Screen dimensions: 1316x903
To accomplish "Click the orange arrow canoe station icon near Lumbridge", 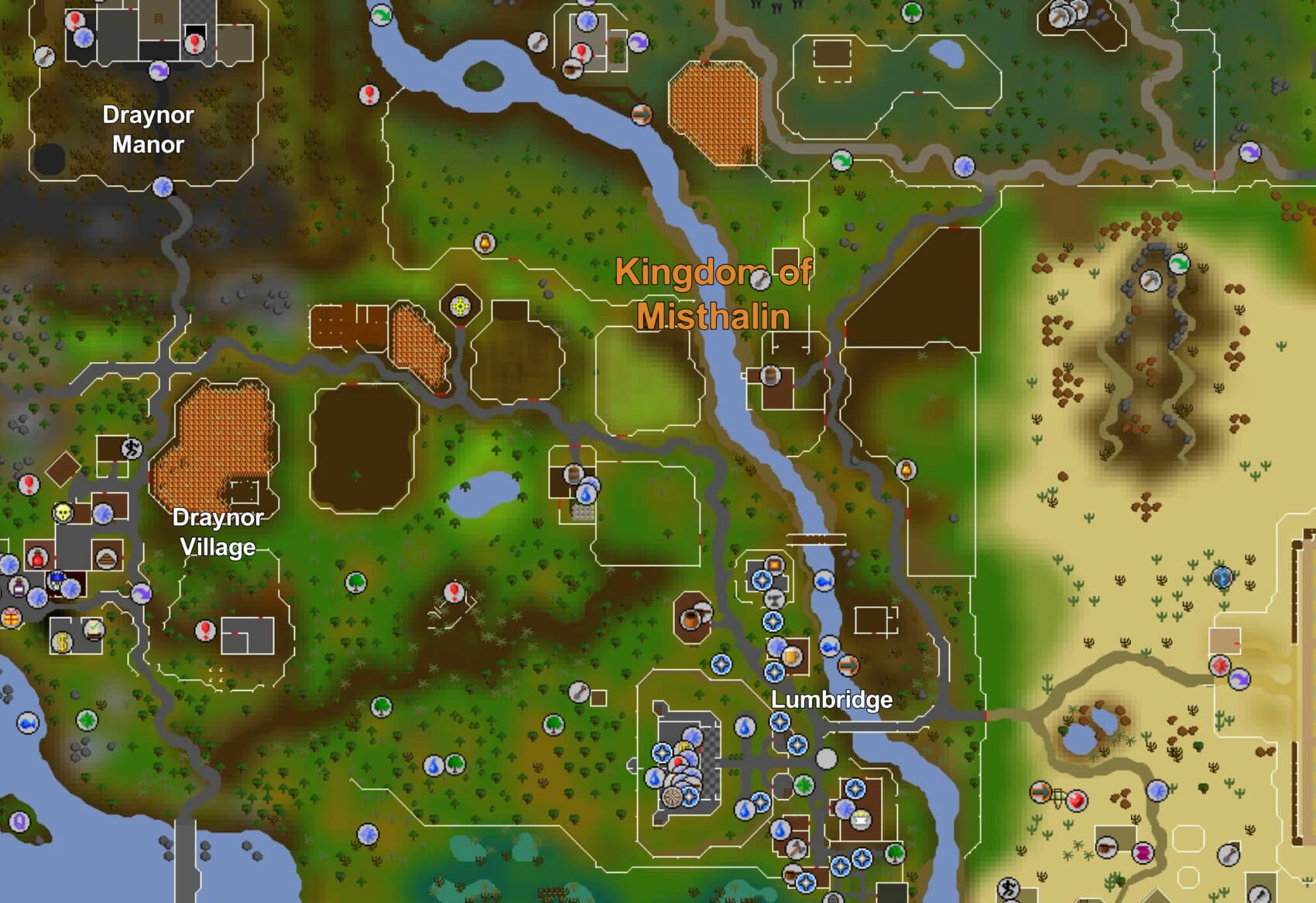I will (848, 664).
